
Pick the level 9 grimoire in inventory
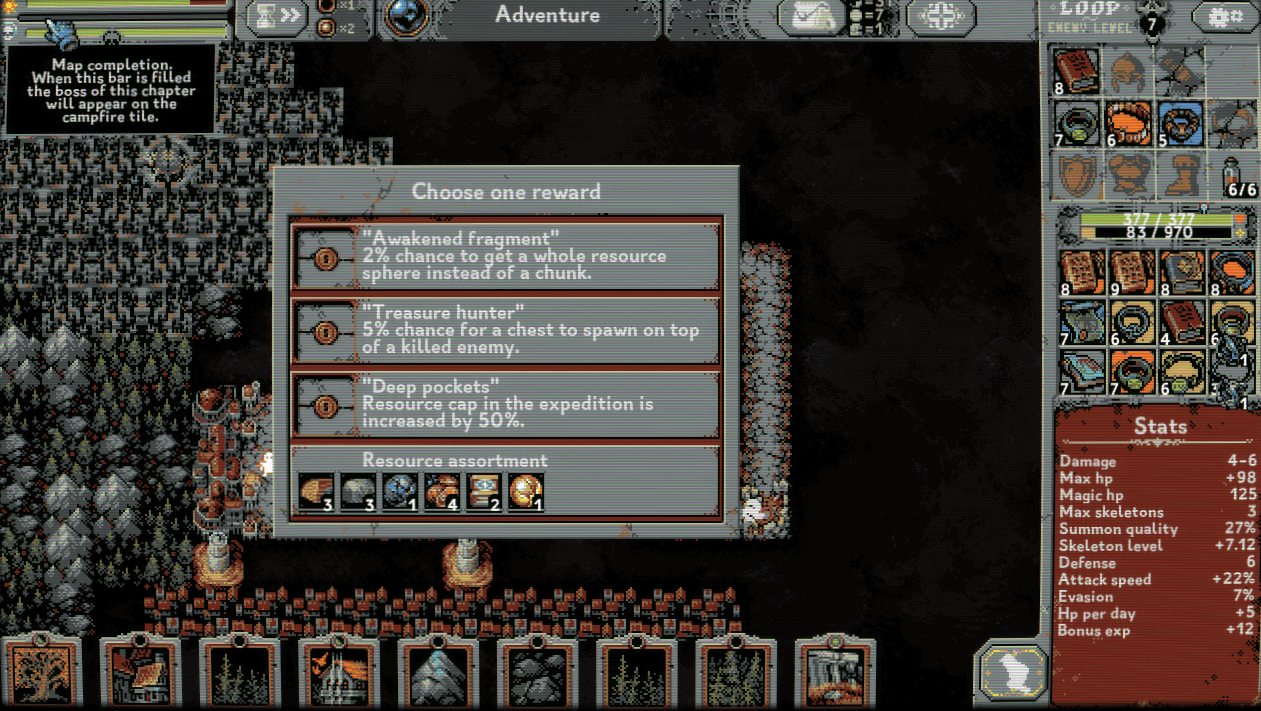point(1131,272)
